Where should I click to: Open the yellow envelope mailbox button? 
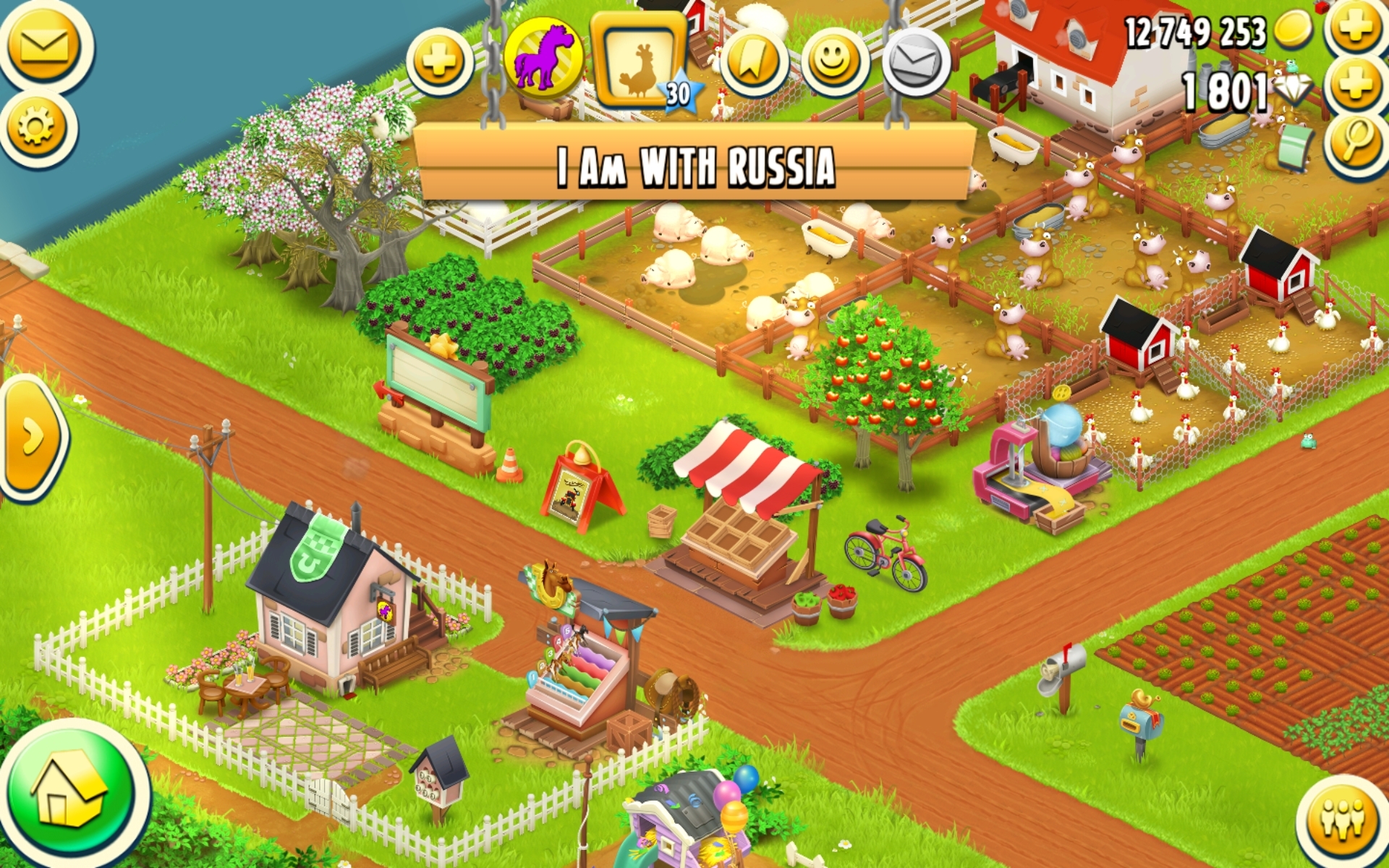44,47
